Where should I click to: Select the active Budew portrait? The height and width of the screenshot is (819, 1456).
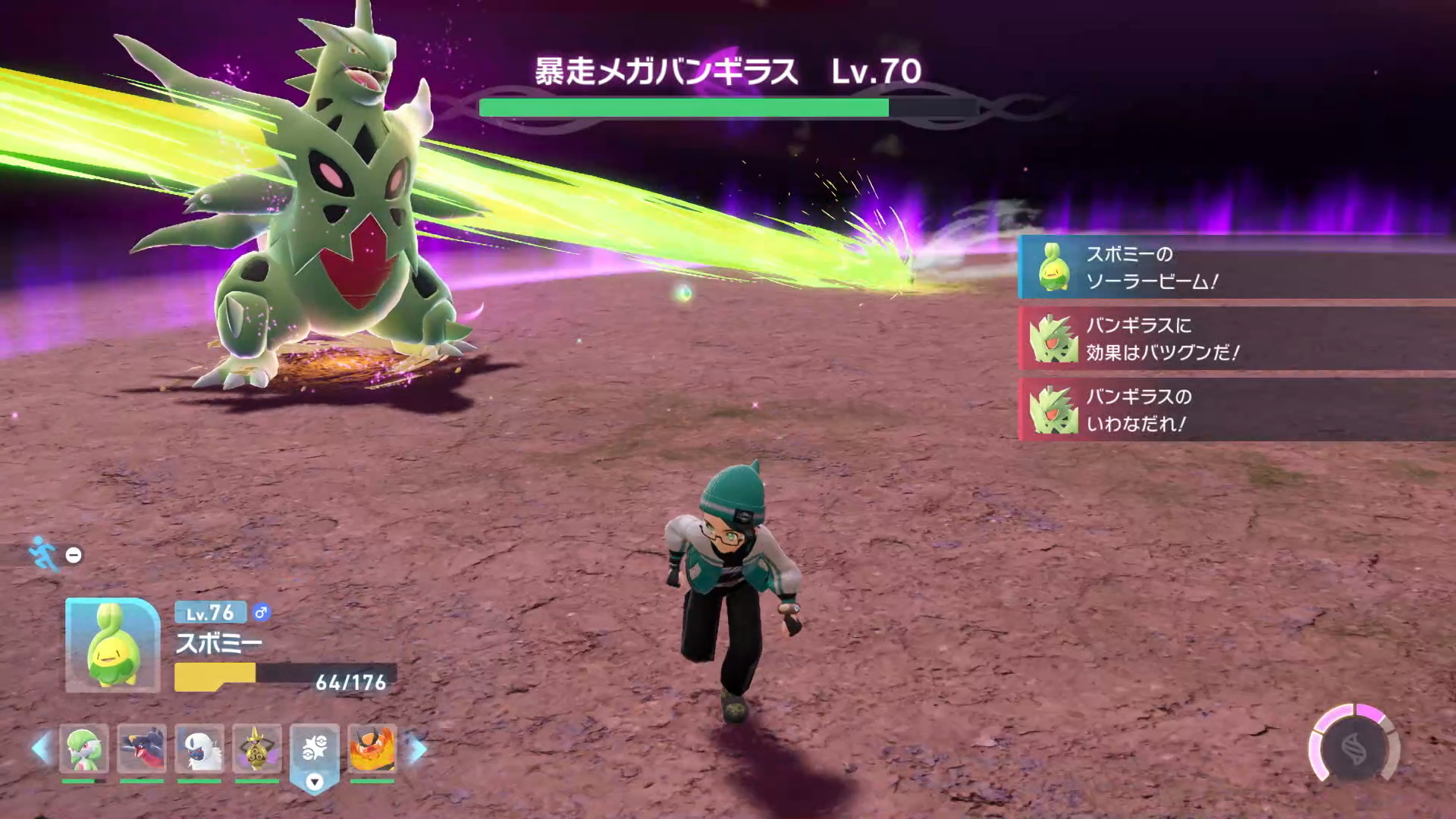click(112, 645)
